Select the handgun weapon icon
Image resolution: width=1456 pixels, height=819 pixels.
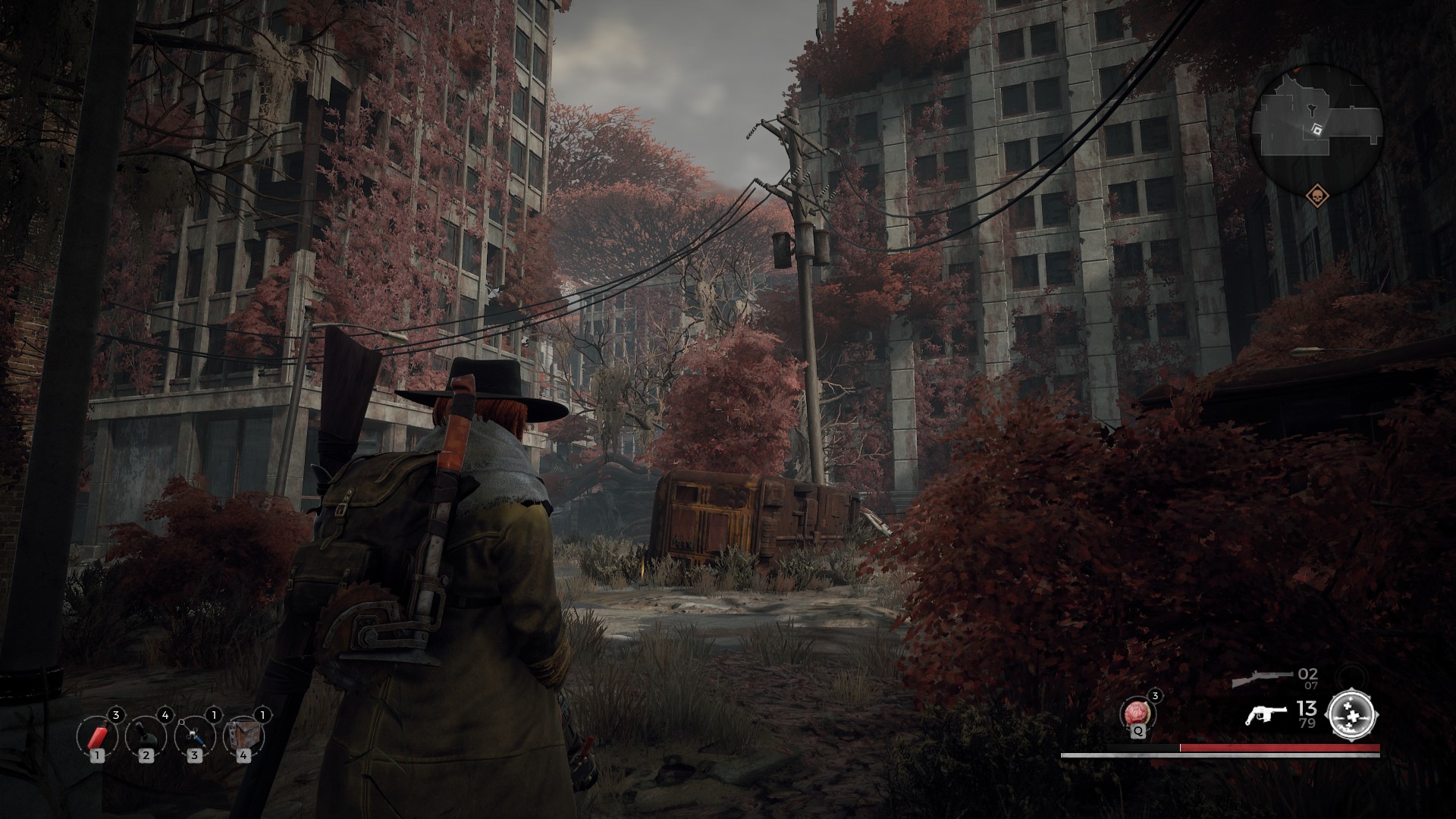point(1265,715)
